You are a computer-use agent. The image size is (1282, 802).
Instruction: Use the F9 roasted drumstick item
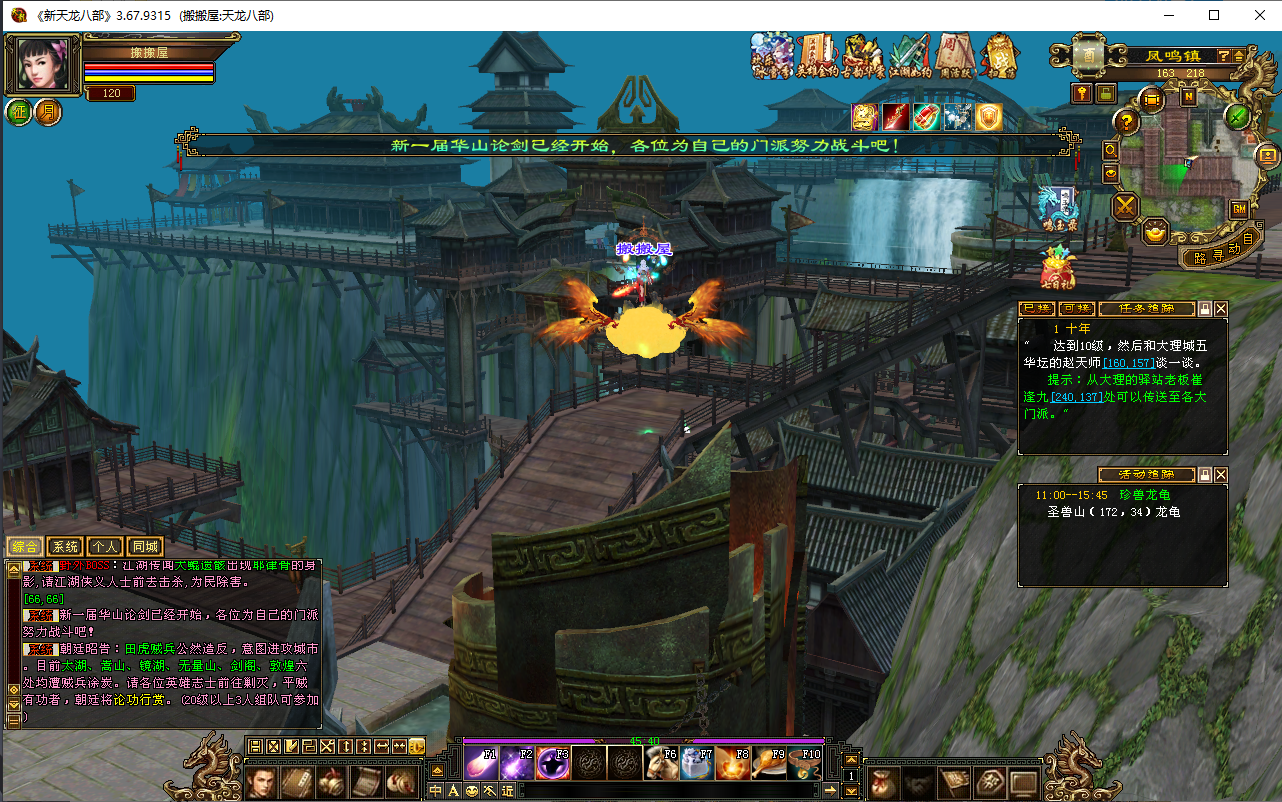pyautogui.click(x=767, y=763)
